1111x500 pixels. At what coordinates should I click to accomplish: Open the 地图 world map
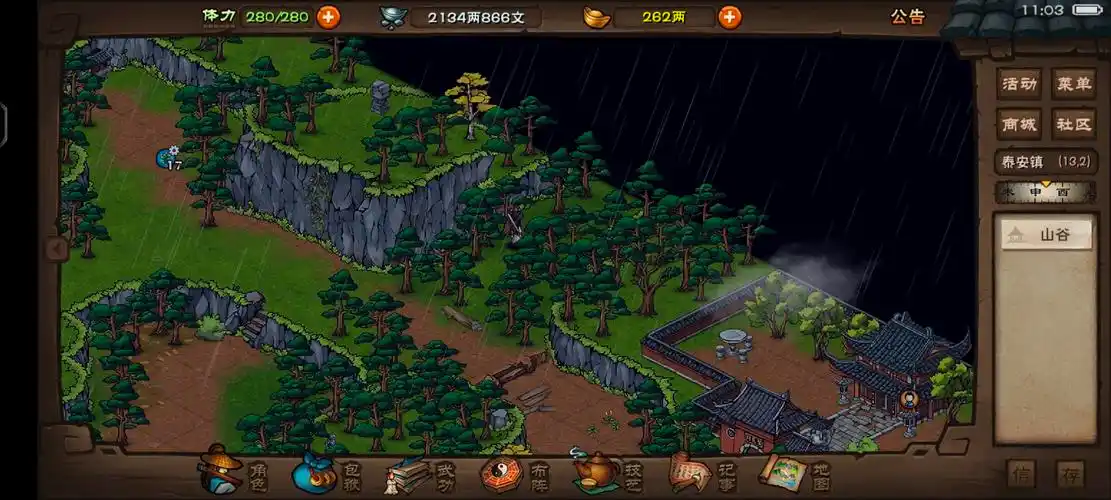[794, 471]
